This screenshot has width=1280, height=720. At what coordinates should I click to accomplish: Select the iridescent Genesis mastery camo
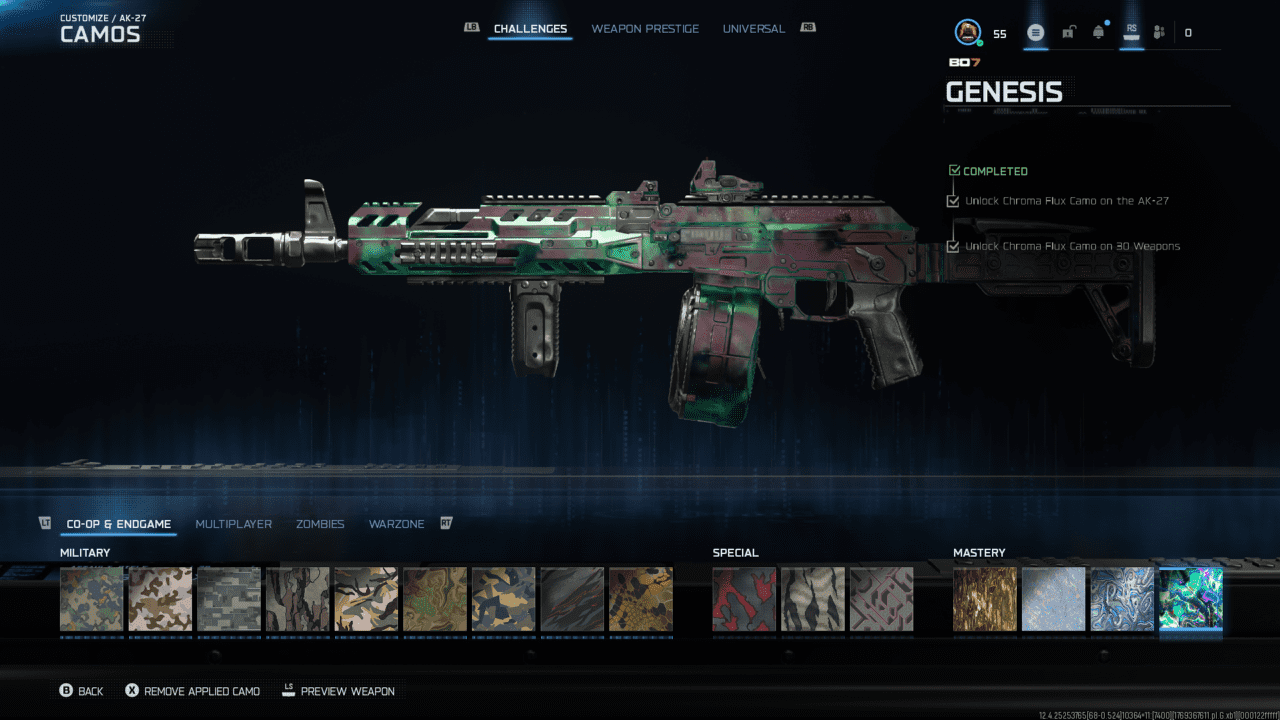pos(1190,599)
